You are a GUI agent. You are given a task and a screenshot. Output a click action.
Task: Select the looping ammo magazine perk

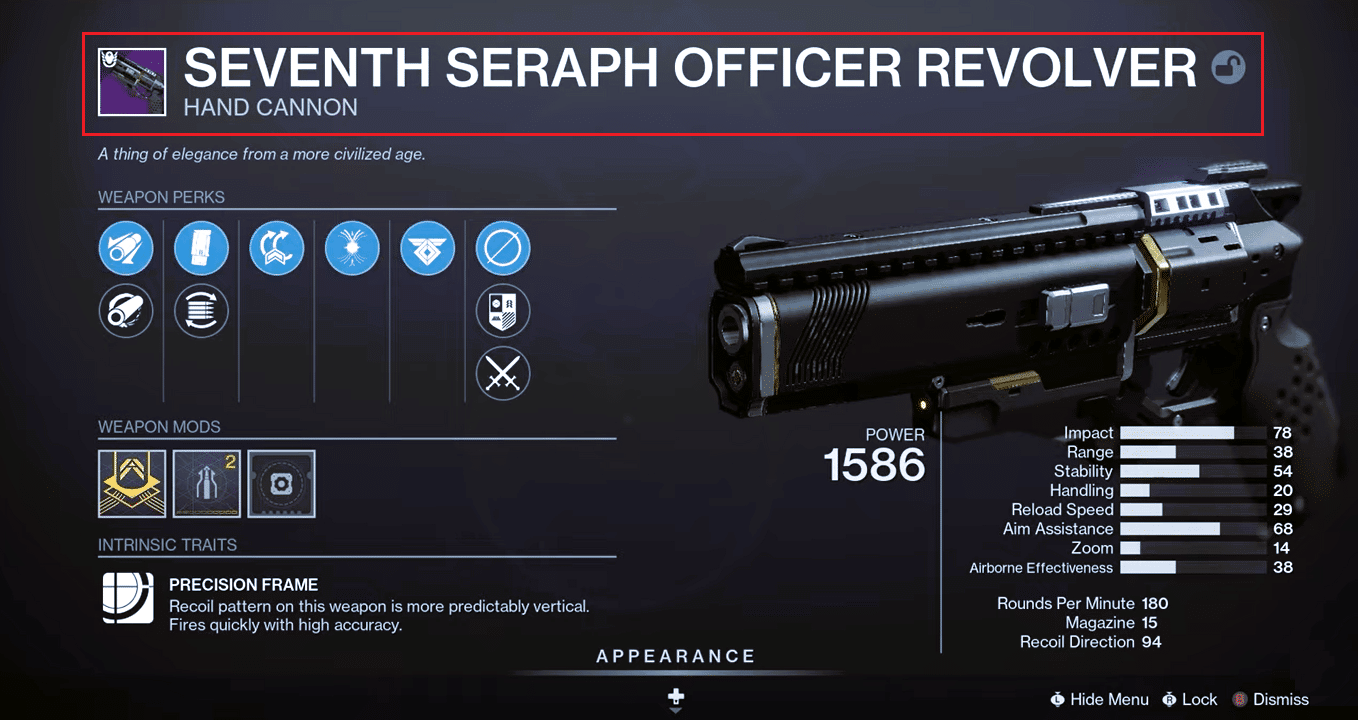pos(201,311)
